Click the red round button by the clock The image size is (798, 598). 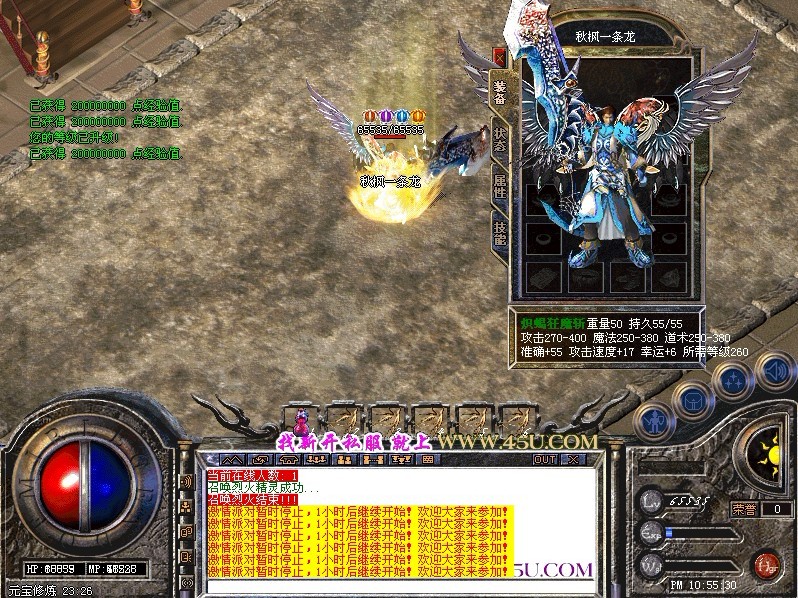(x=767, y=564)
